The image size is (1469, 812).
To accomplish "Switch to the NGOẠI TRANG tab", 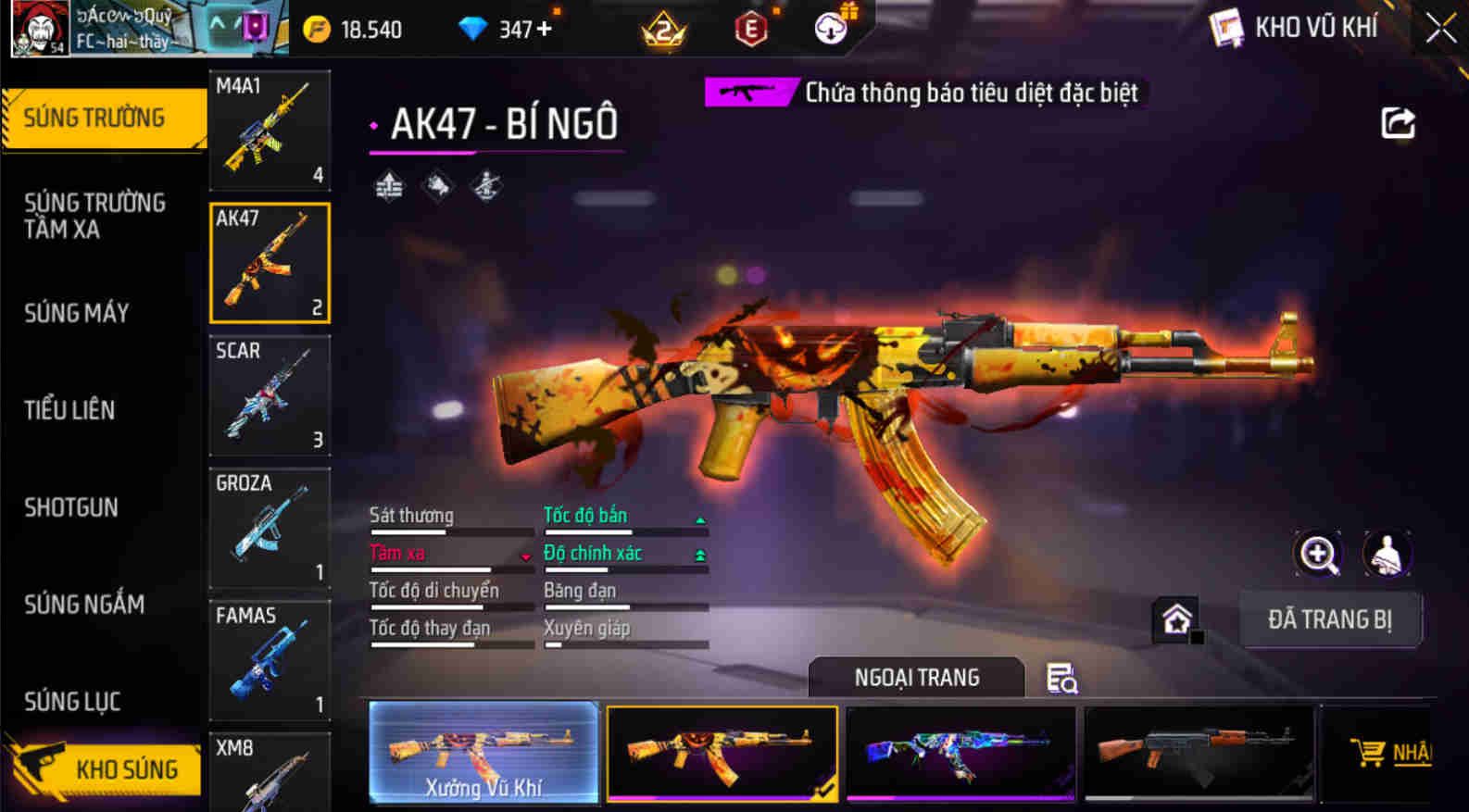I will (916, 678).
